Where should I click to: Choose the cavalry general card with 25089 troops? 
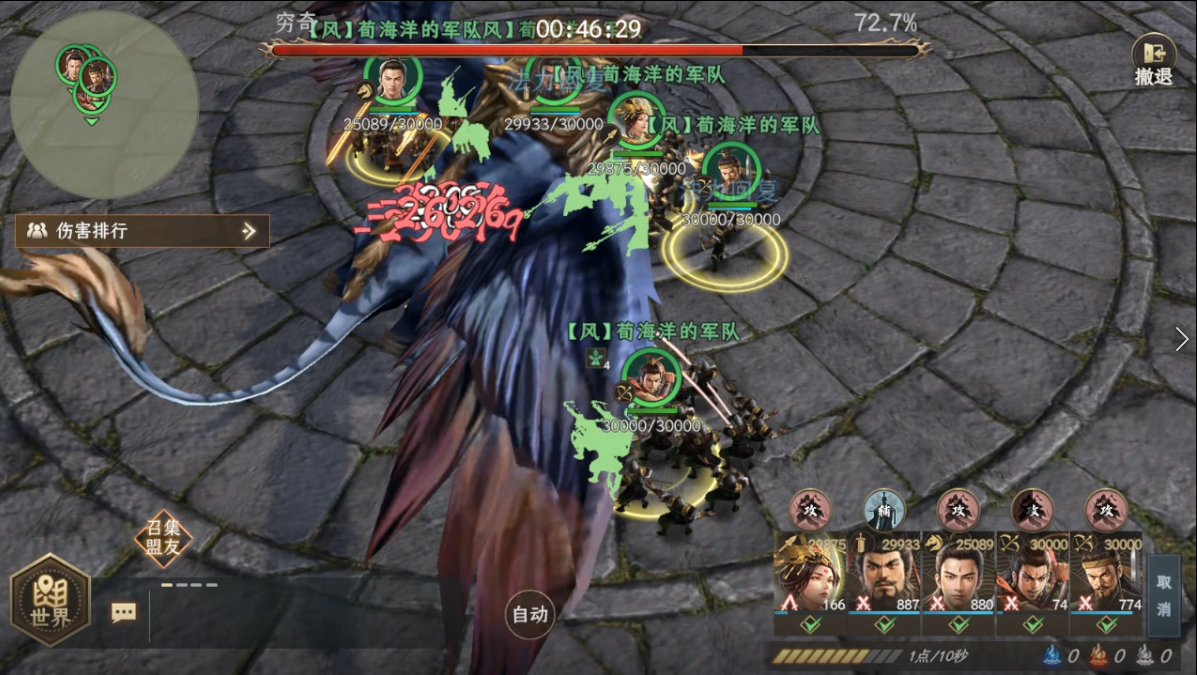(x=959, y=580)
